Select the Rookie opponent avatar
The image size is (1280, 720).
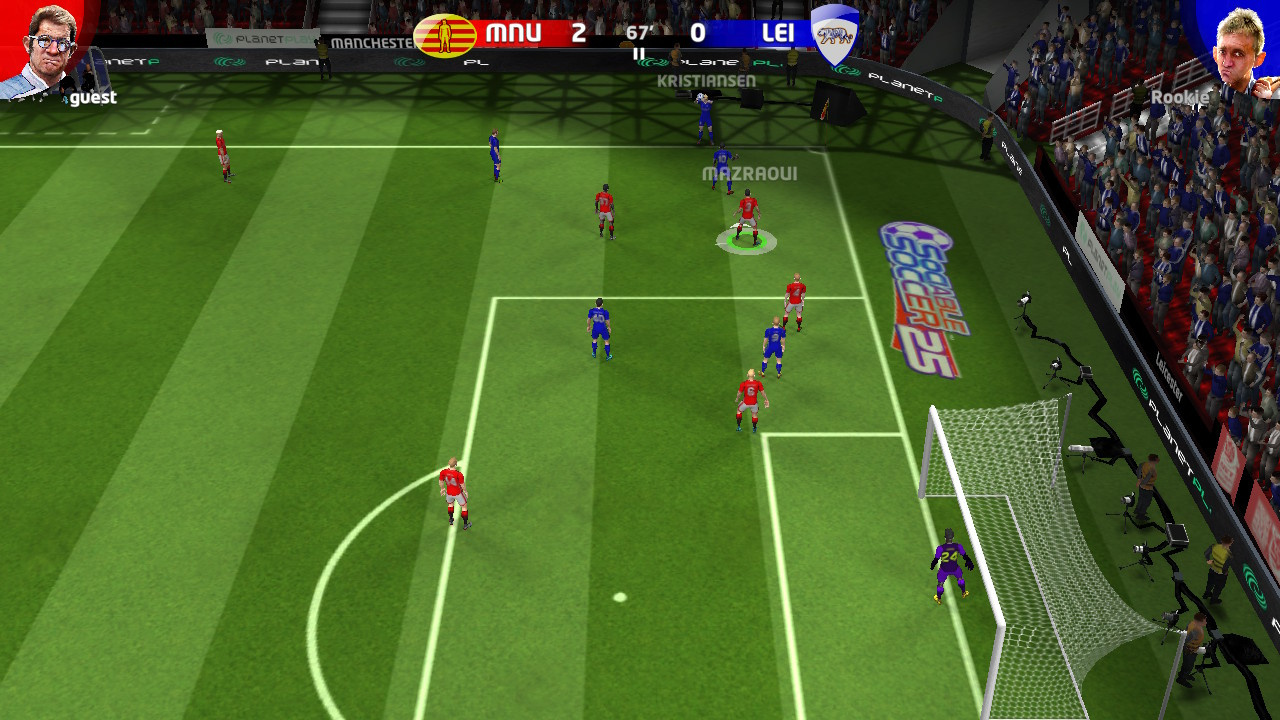tap(1235, 48)
